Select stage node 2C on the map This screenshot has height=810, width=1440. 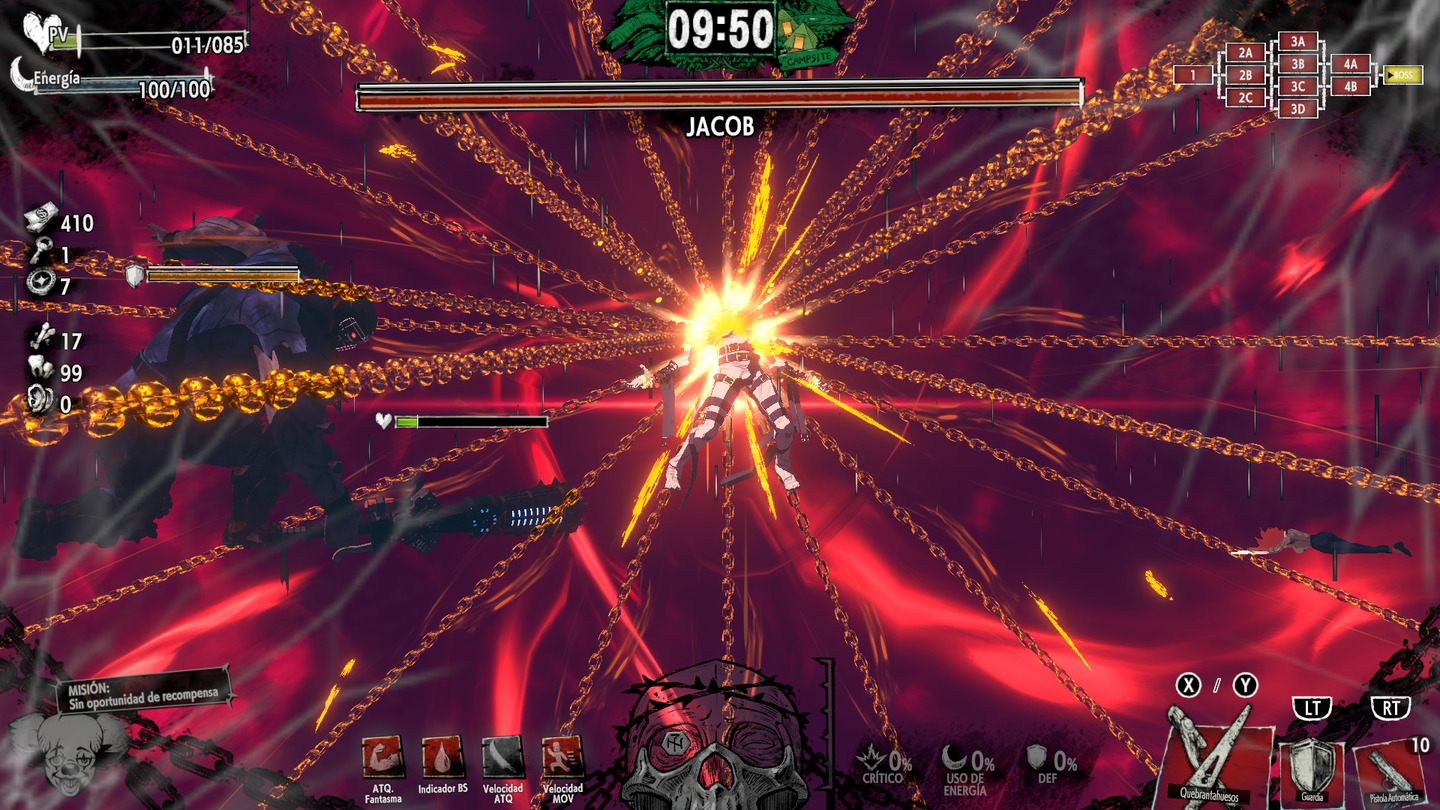coord(1245,98)
